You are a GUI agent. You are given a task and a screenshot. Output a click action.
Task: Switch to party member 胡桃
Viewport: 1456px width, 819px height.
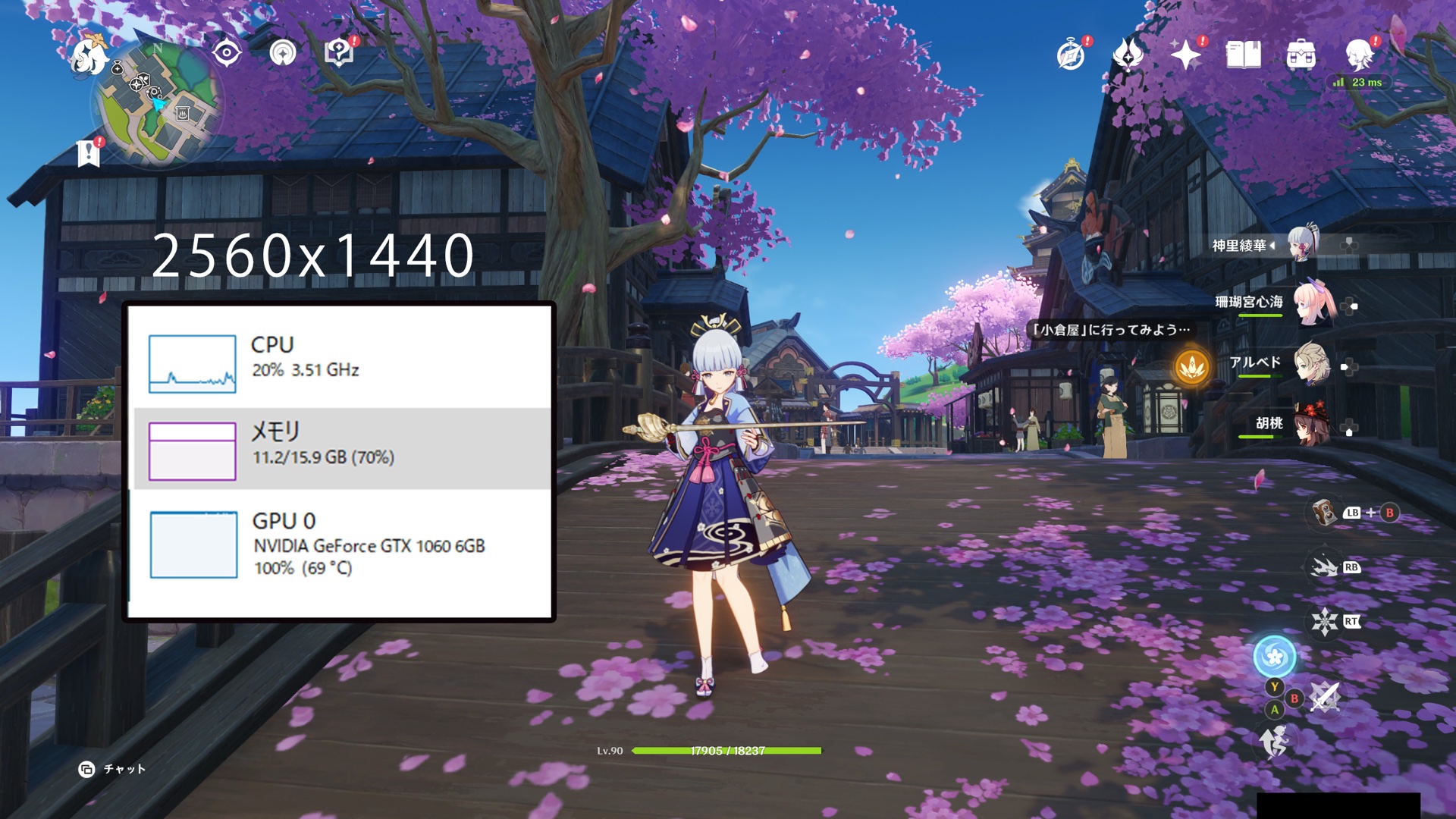click(x=1310, y=425)
